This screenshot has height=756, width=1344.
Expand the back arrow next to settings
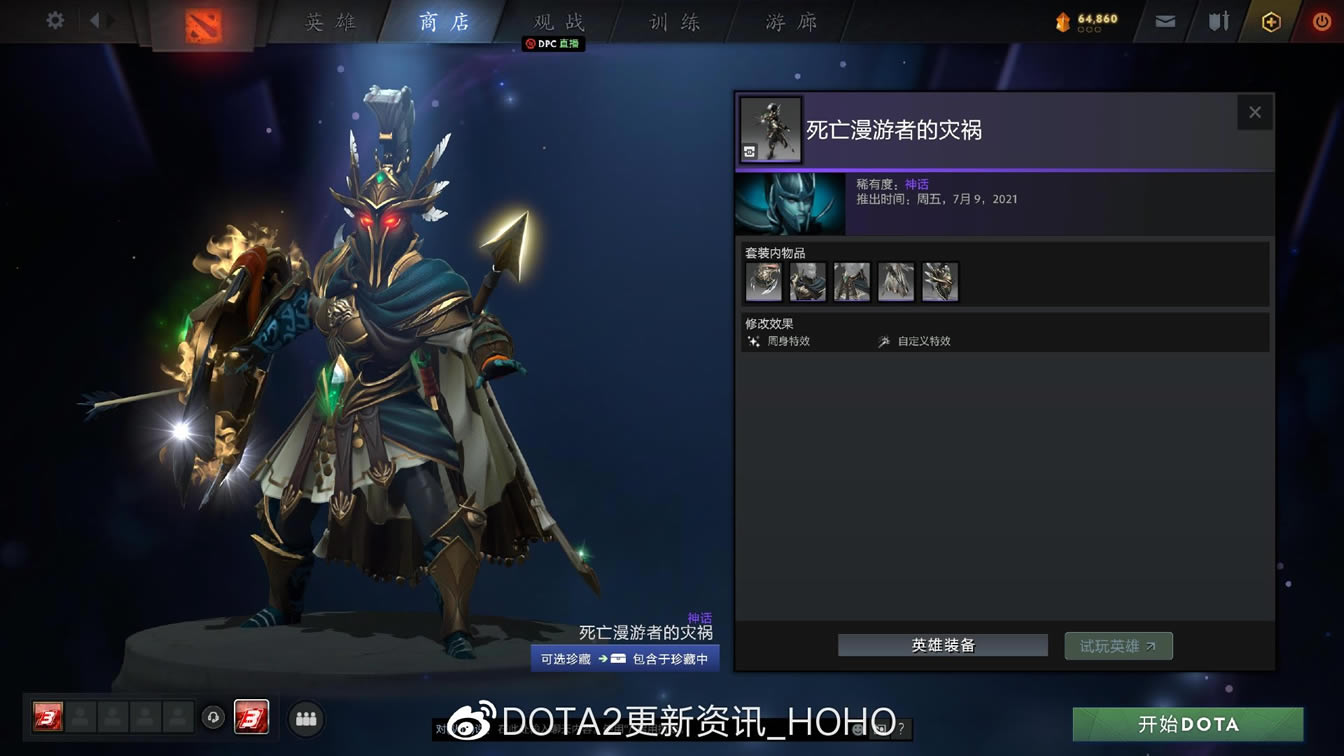(x=97, y=20)
